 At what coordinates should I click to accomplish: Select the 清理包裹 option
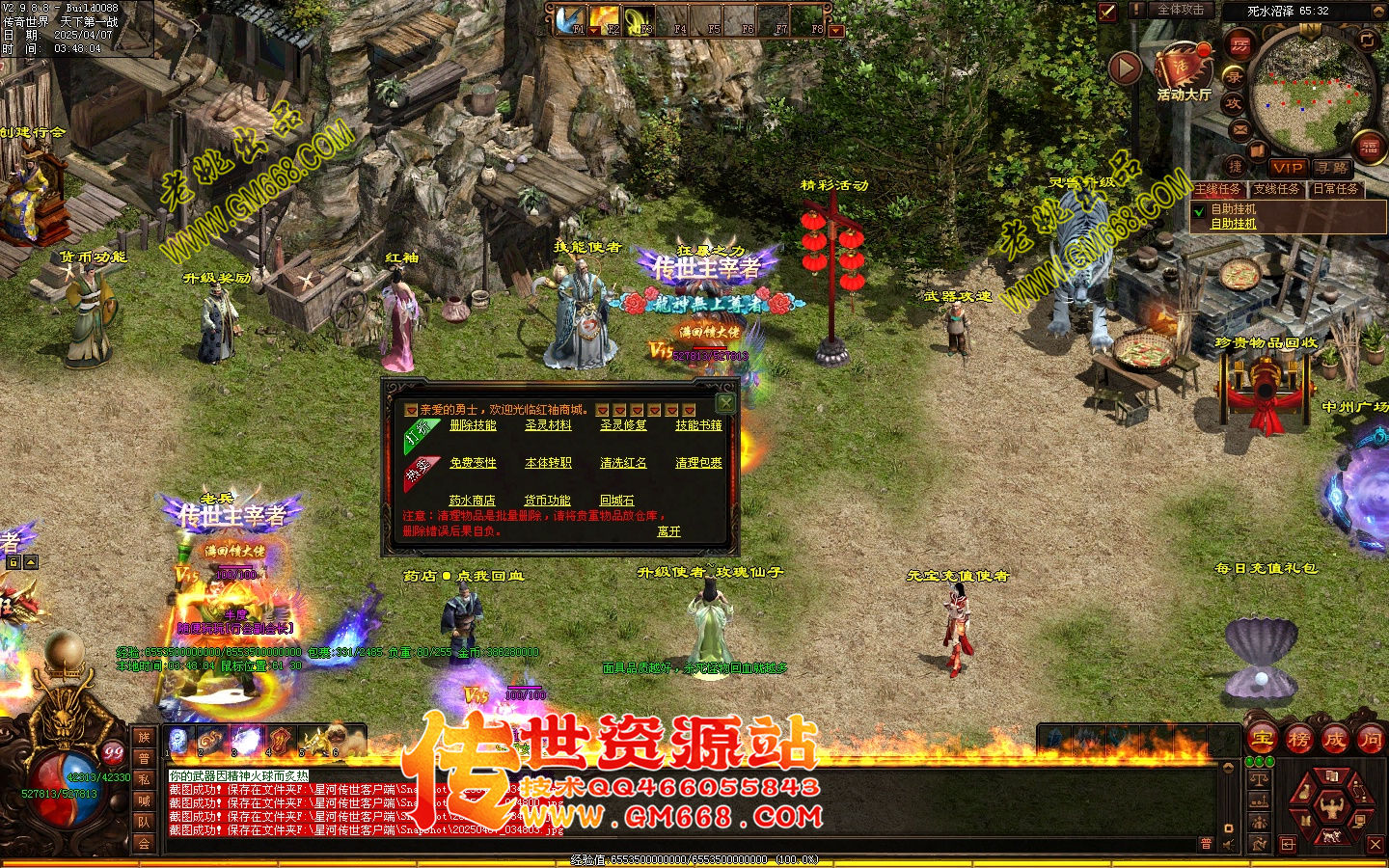tap(698, 463)
